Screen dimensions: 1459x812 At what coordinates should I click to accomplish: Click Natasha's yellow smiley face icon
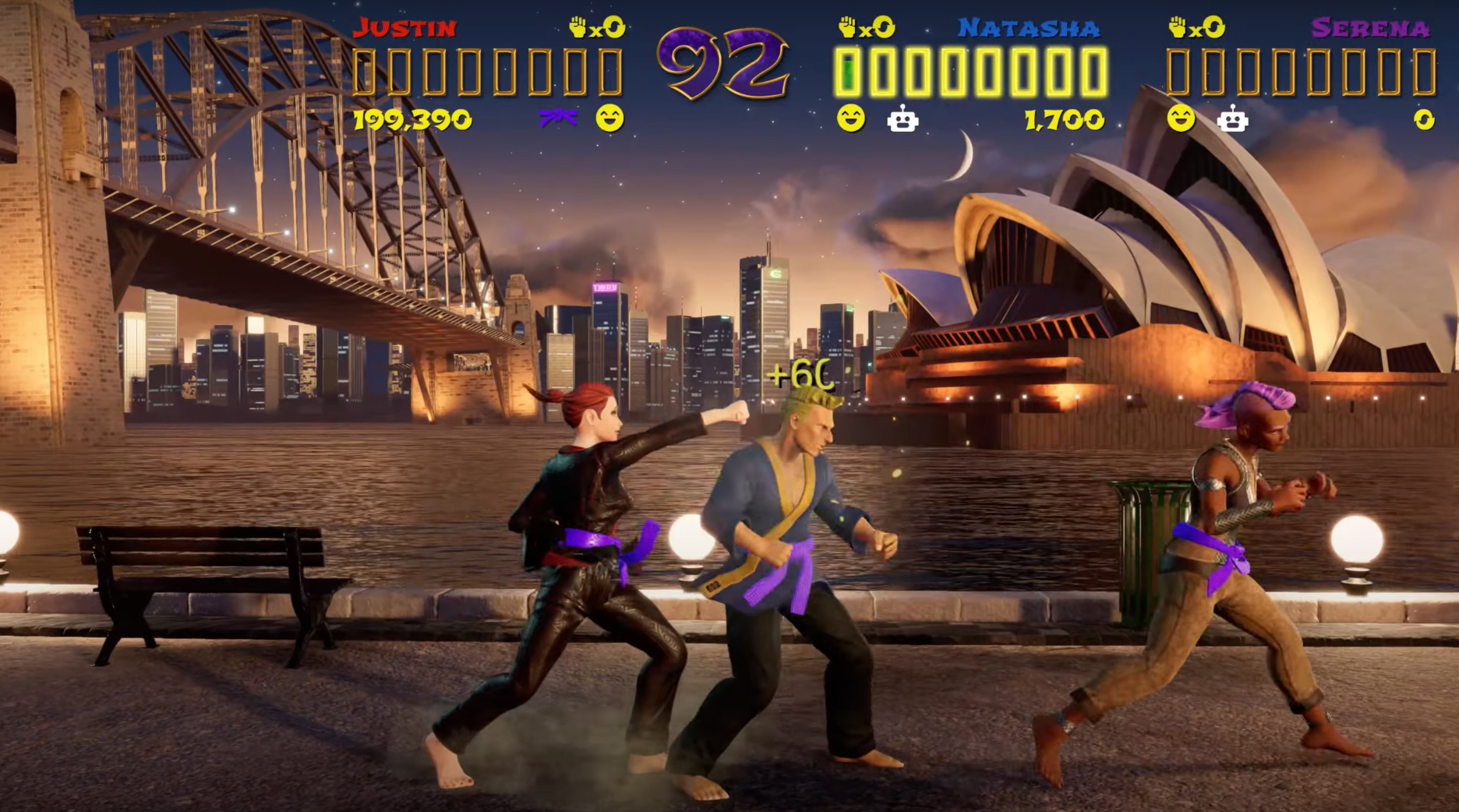(x=850, y=118)
